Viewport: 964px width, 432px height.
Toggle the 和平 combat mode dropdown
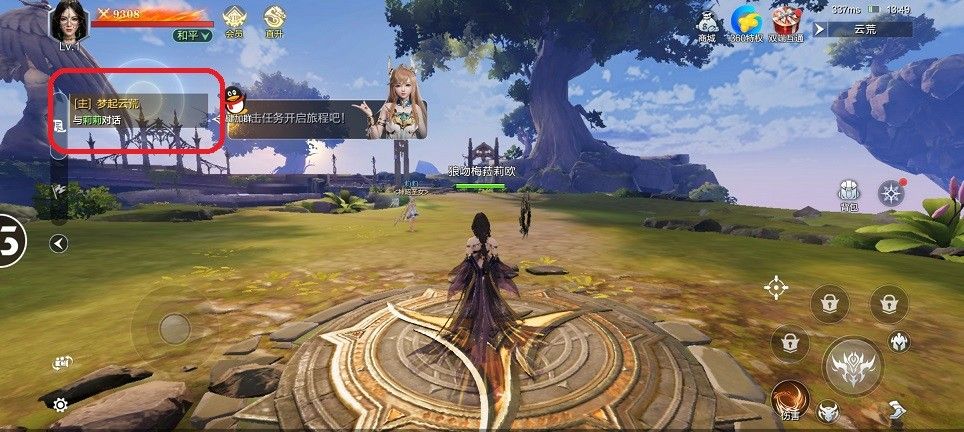point(192,35)
